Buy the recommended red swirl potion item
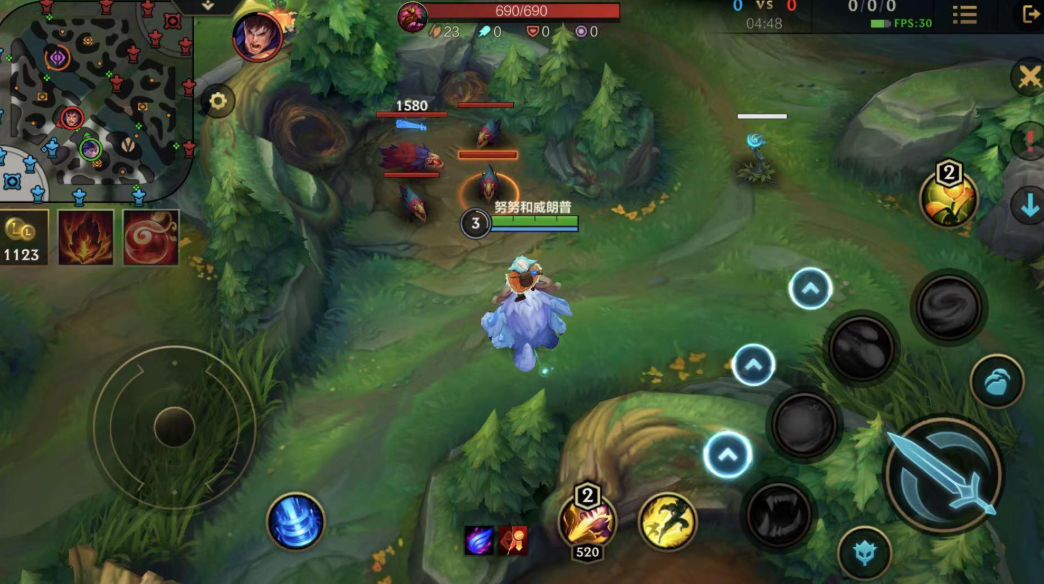Image resolution: width=1044 pixels, height=584 pixels. (151, 237)
